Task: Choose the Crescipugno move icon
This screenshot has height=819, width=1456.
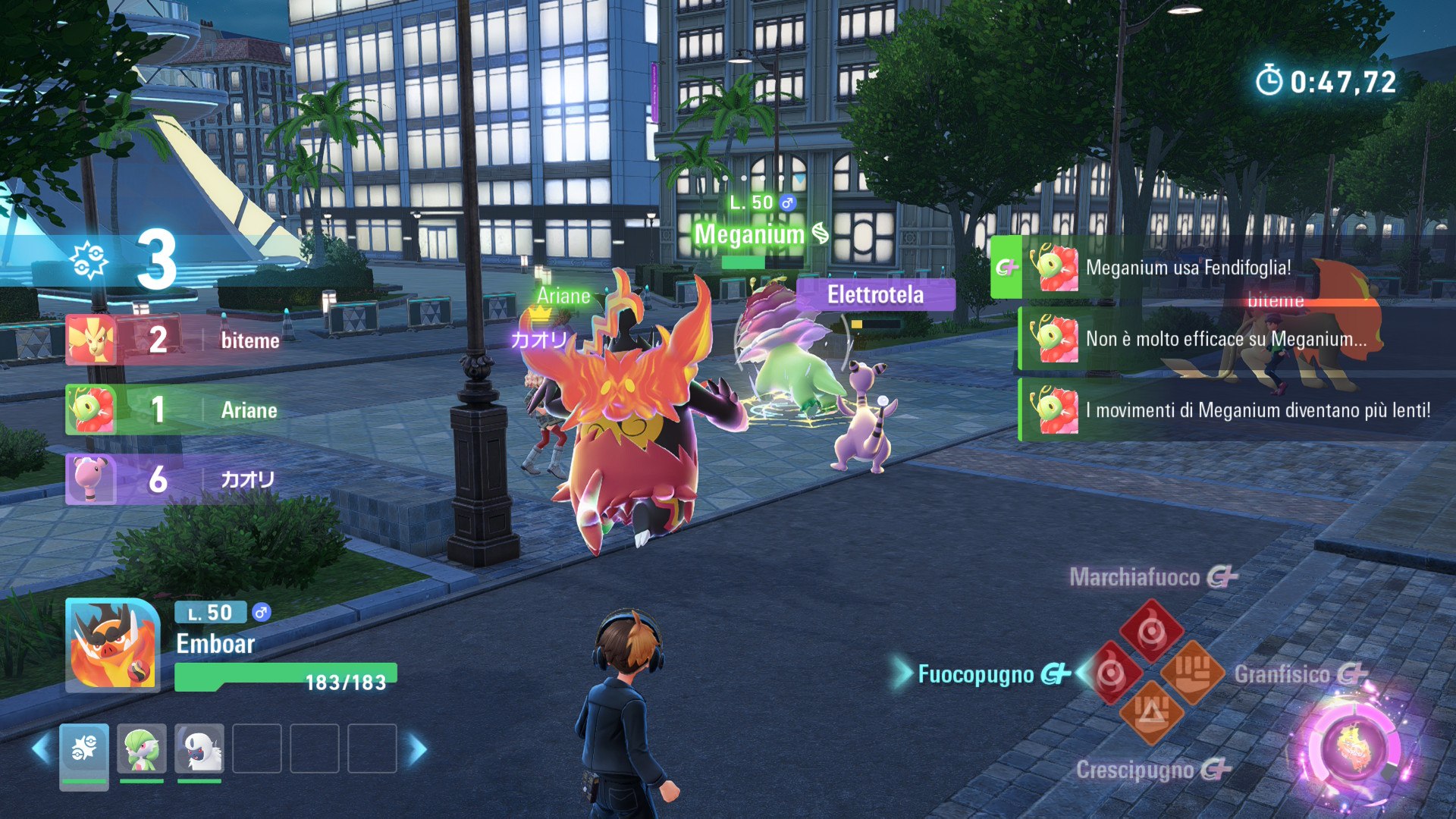Action: pyautogui.click(x=1151, y=713)
